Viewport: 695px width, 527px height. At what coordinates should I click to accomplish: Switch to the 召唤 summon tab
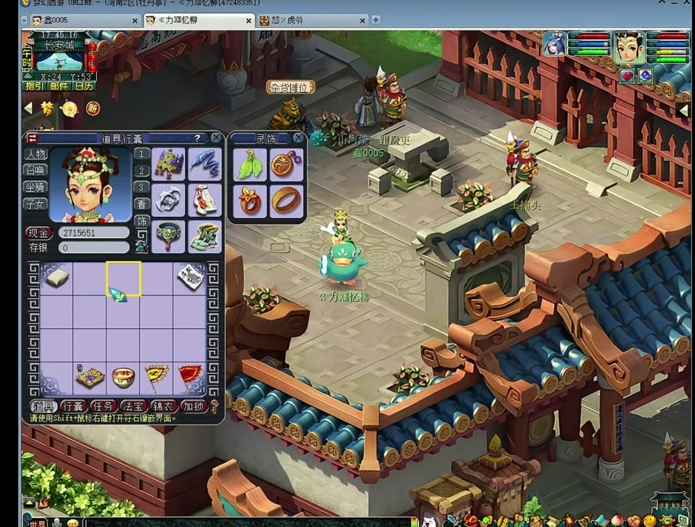tap(36, 171)
